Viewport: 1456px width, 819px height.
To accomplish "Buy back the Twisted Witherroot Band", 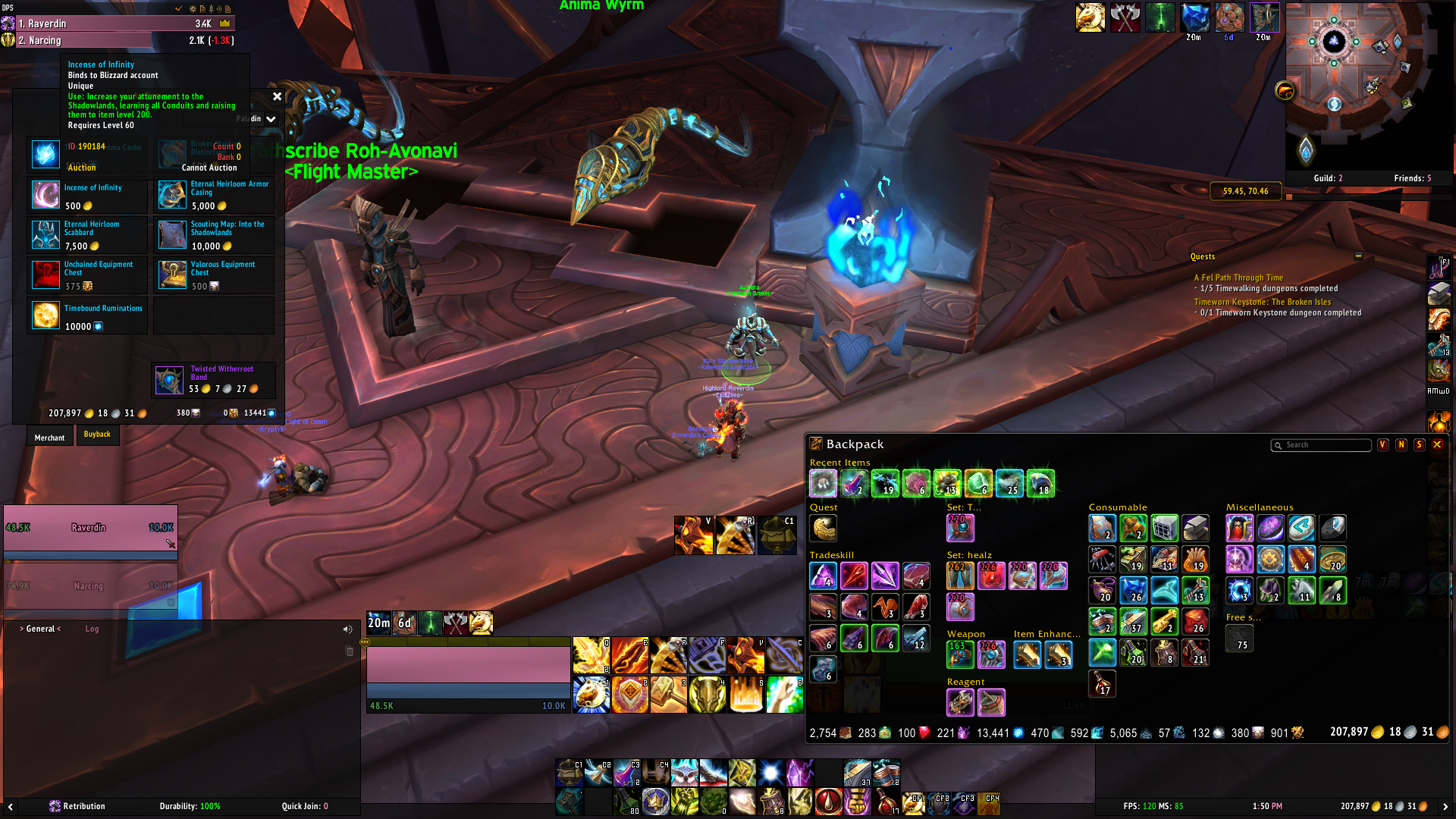I will pos(169,379).
